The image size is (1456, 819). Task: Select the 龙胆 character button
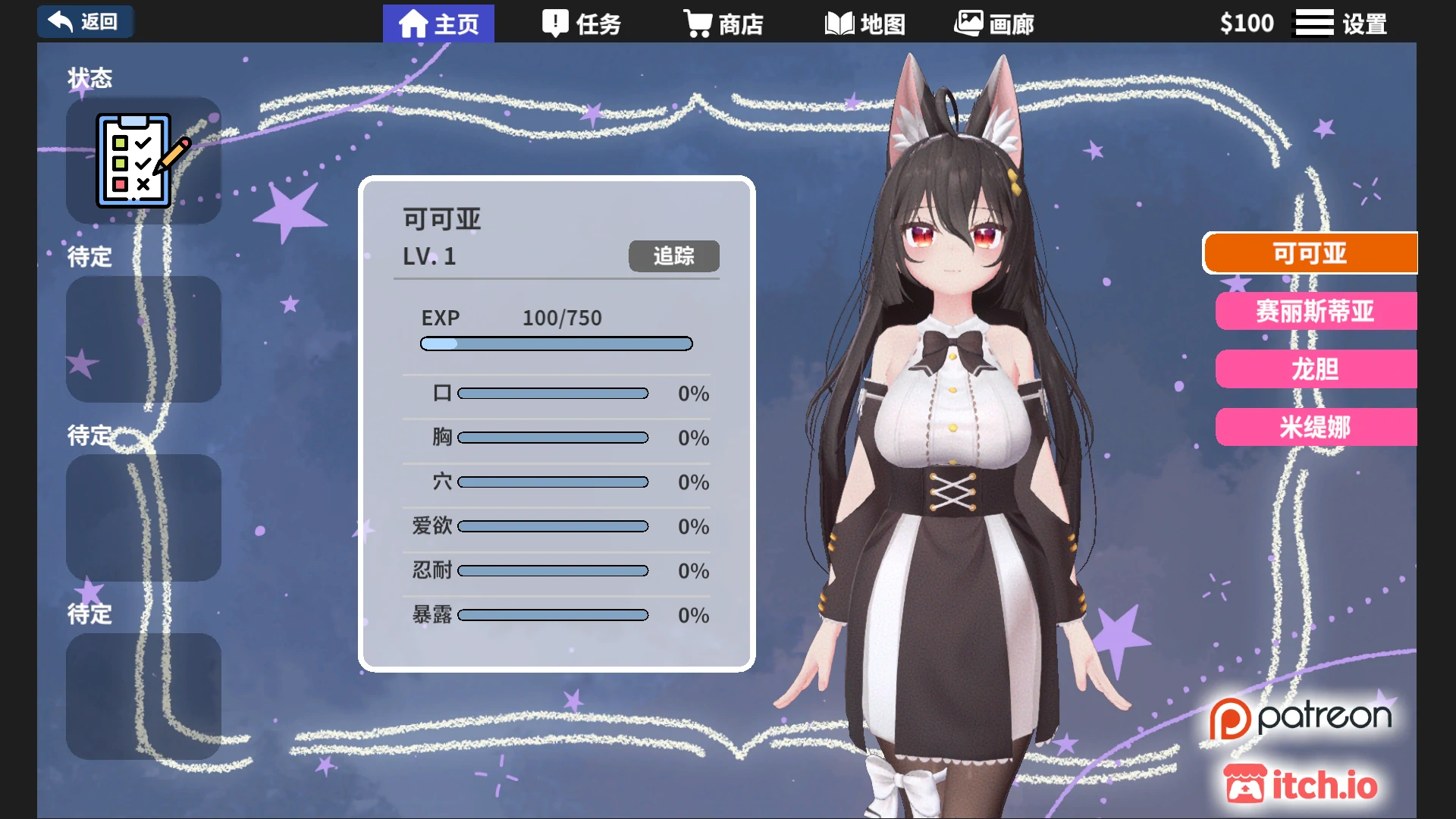(x=1317, y=369)
